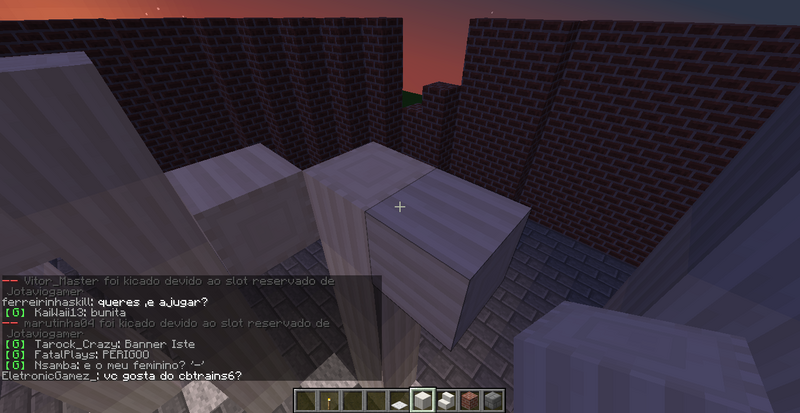The width and height of the screenshot is (800, 413).
Task: Choose the white quartz block slot
Action: [x=423, y=401]
